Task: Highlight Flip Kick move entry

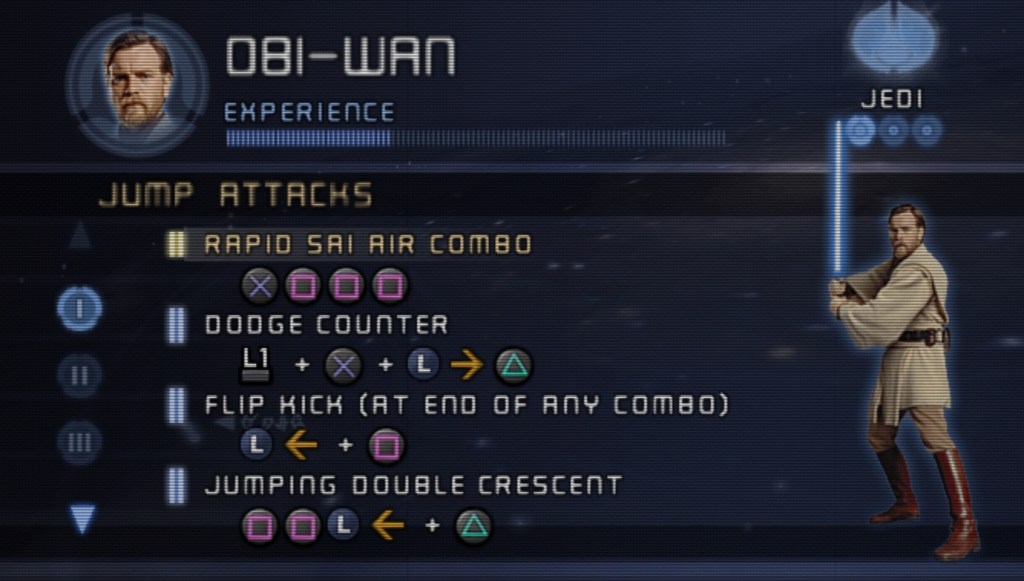Action: [x=466, y=405]
